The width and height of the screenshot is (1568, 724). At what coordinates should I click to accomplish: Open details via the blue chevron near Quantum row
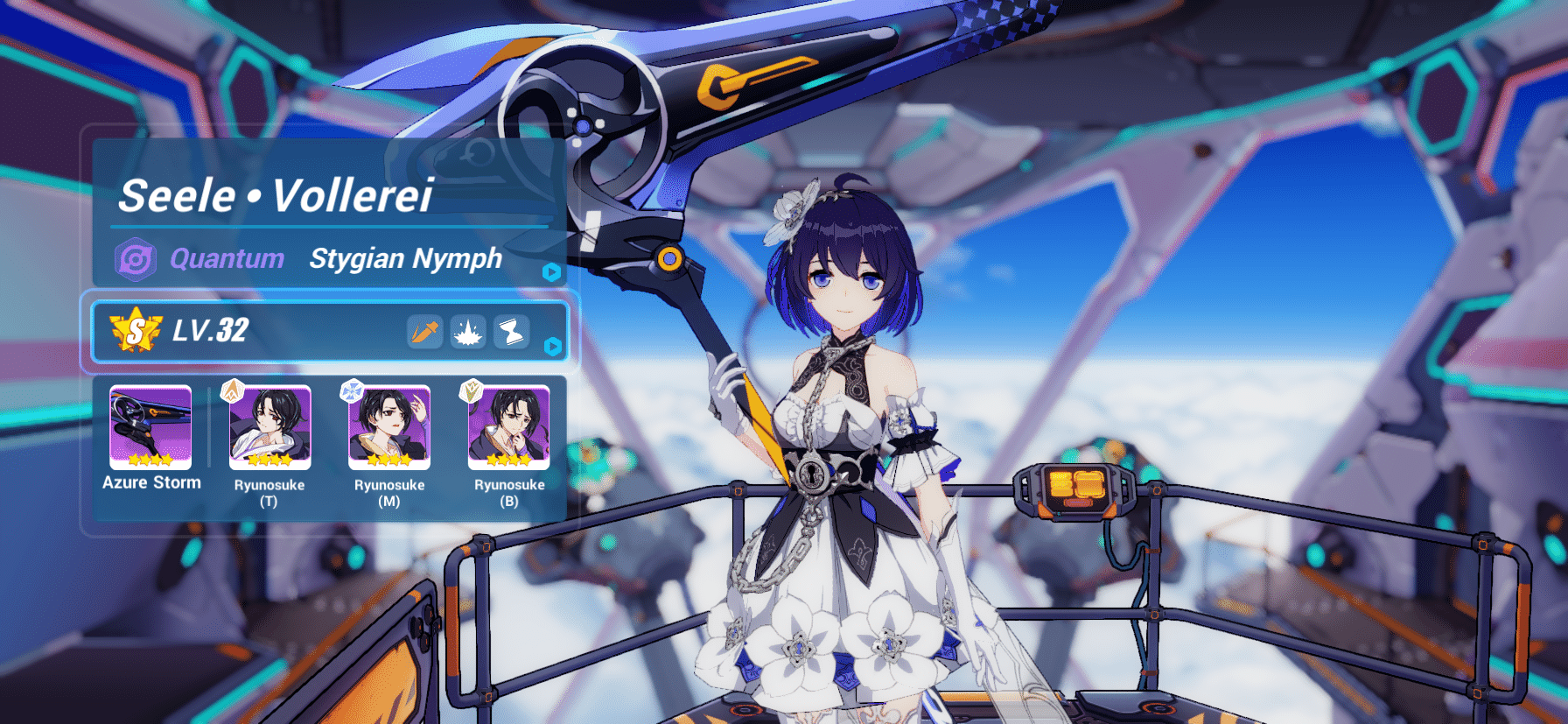coord(549,271)
